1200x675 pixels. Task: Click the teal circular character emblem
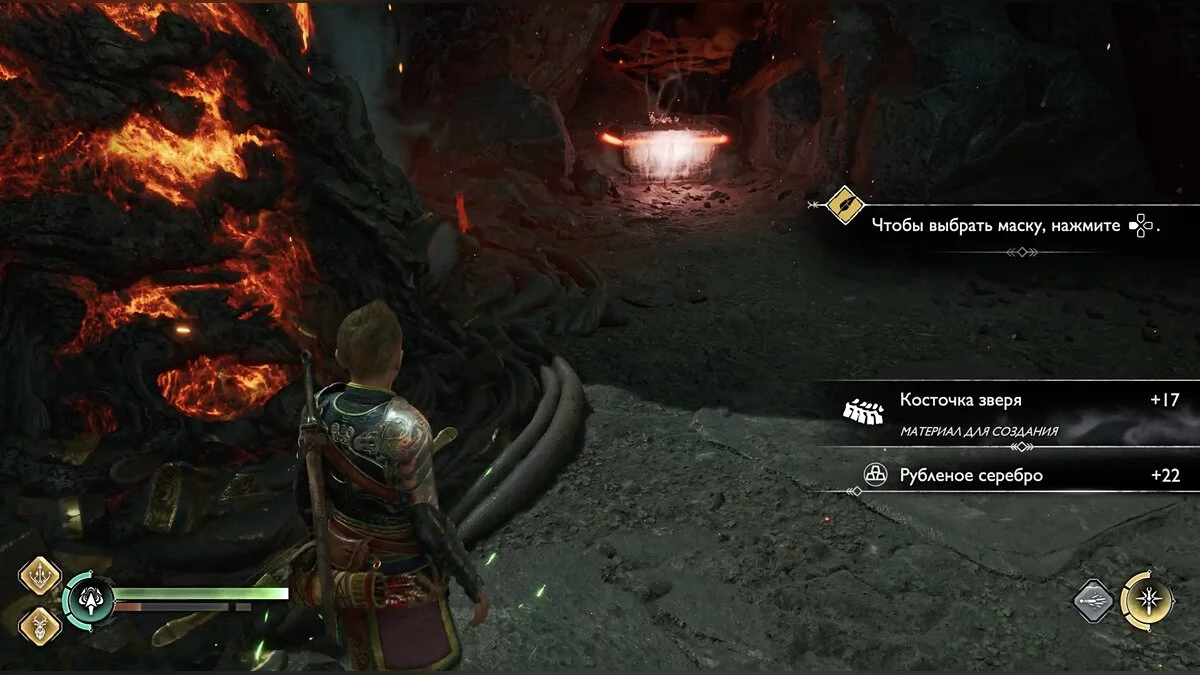[x=87, y=601]
